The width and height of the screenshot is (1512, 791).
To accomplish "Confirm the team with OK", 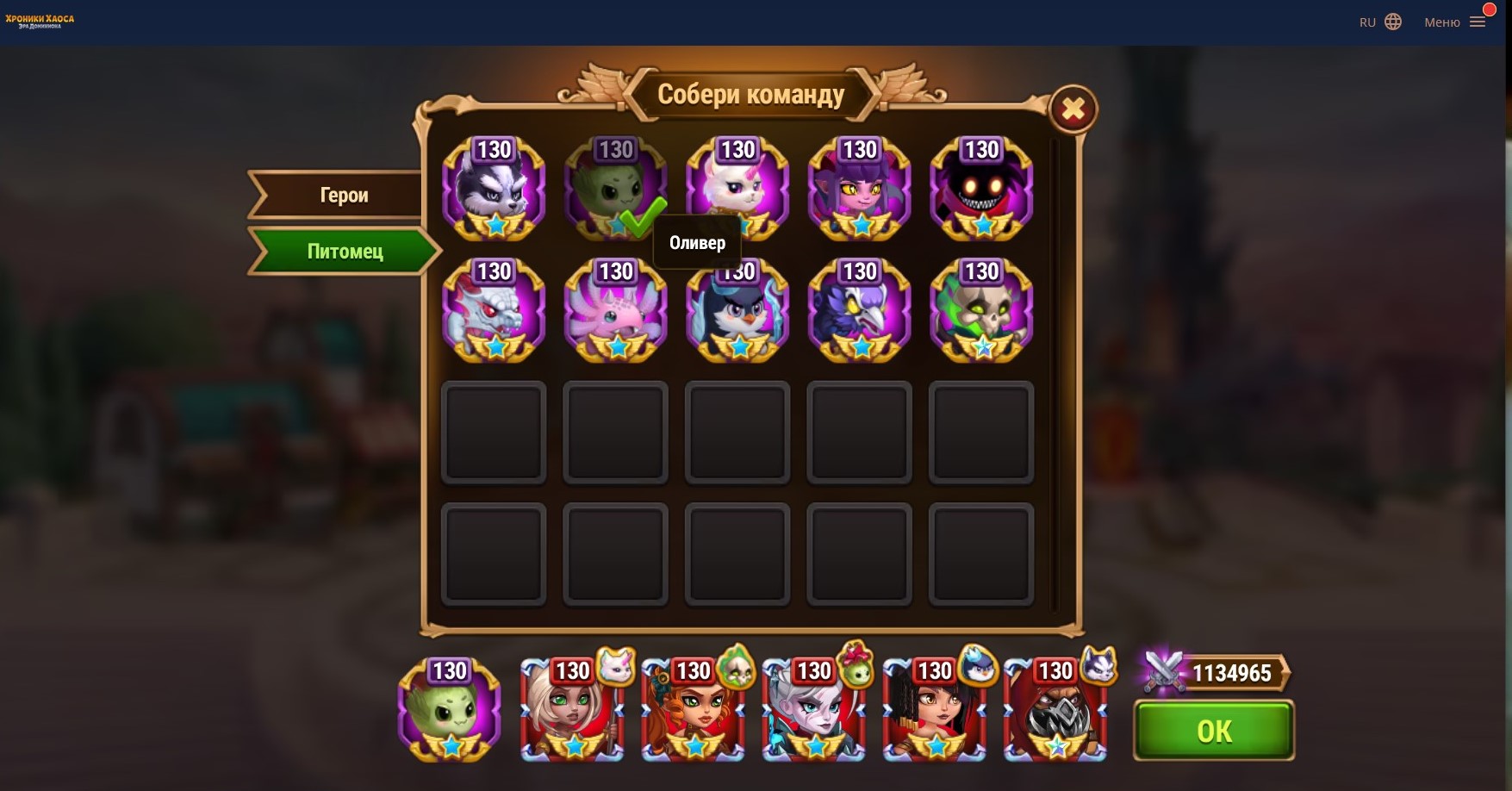I will pyautogui.click(x=1213, y=731).
